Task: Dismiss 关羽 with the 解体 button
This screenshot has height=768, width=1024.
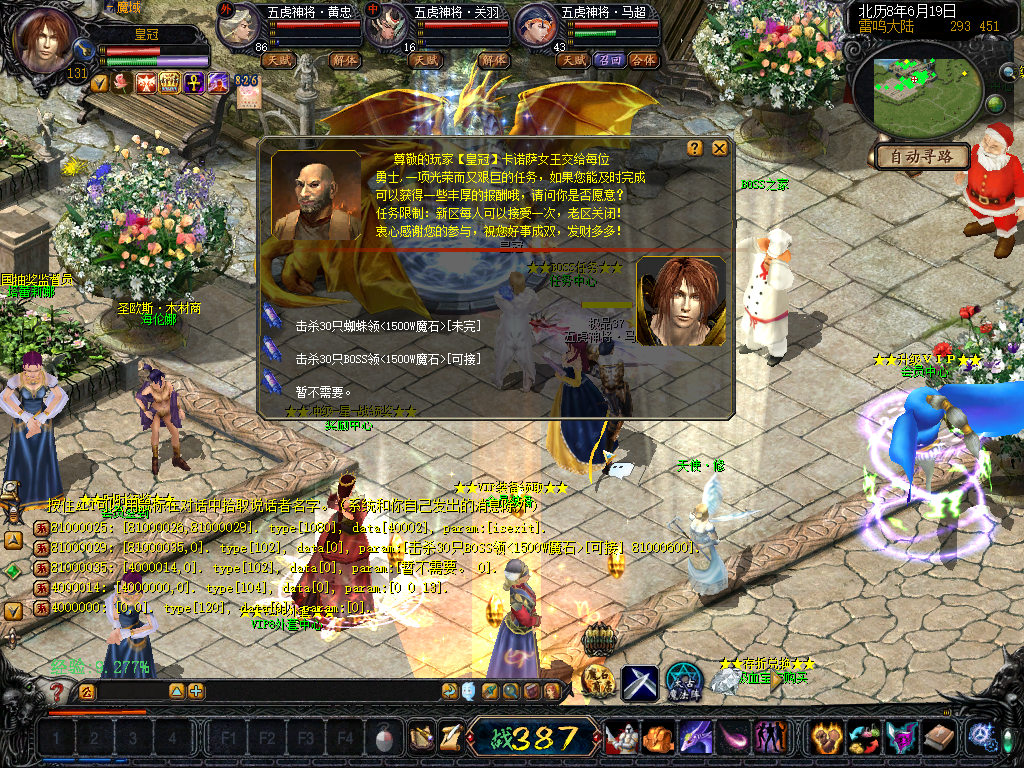Action: click(494, 60)
